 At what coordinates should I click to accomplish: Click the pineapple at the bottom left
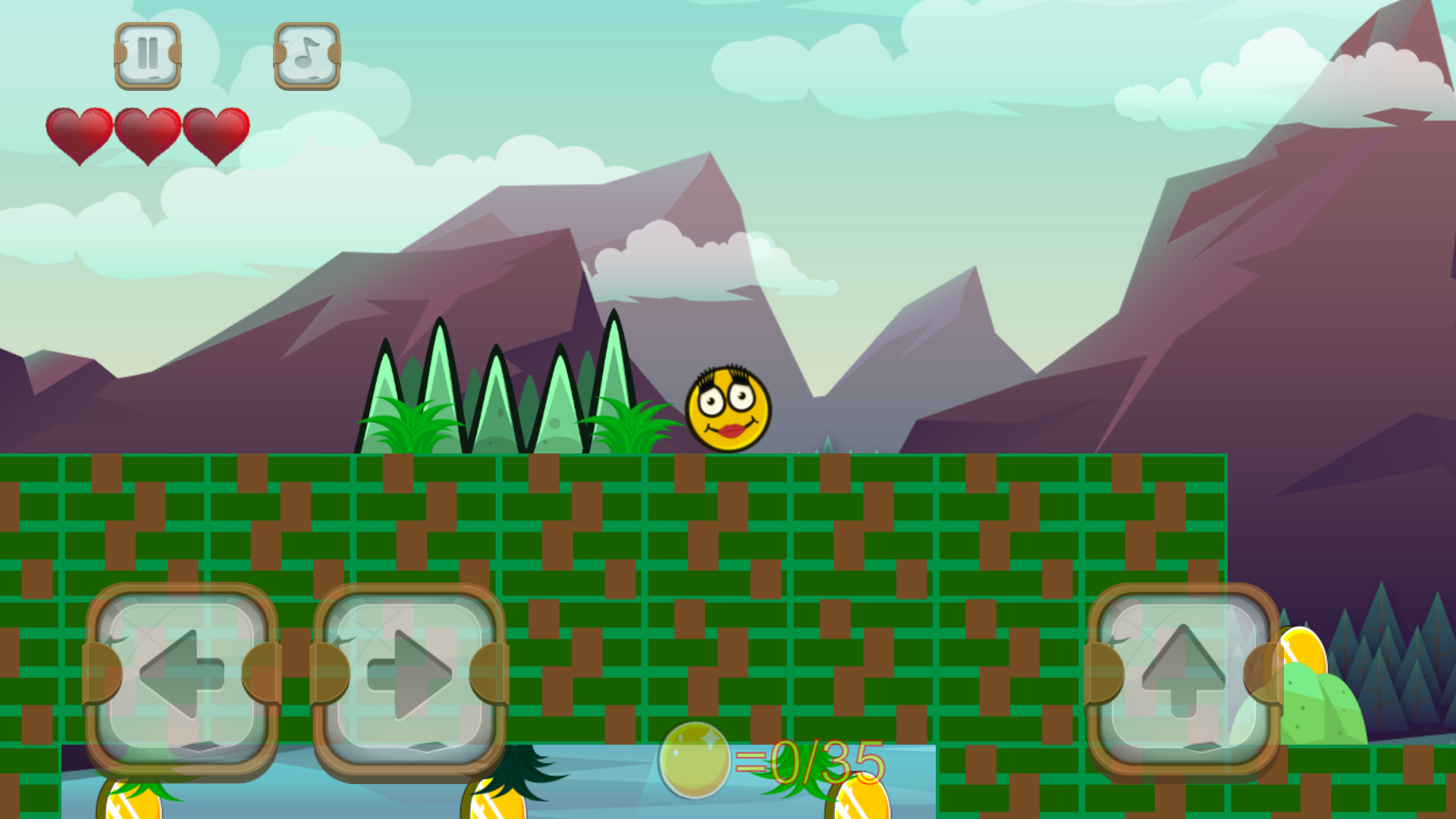tap(129, 804)
